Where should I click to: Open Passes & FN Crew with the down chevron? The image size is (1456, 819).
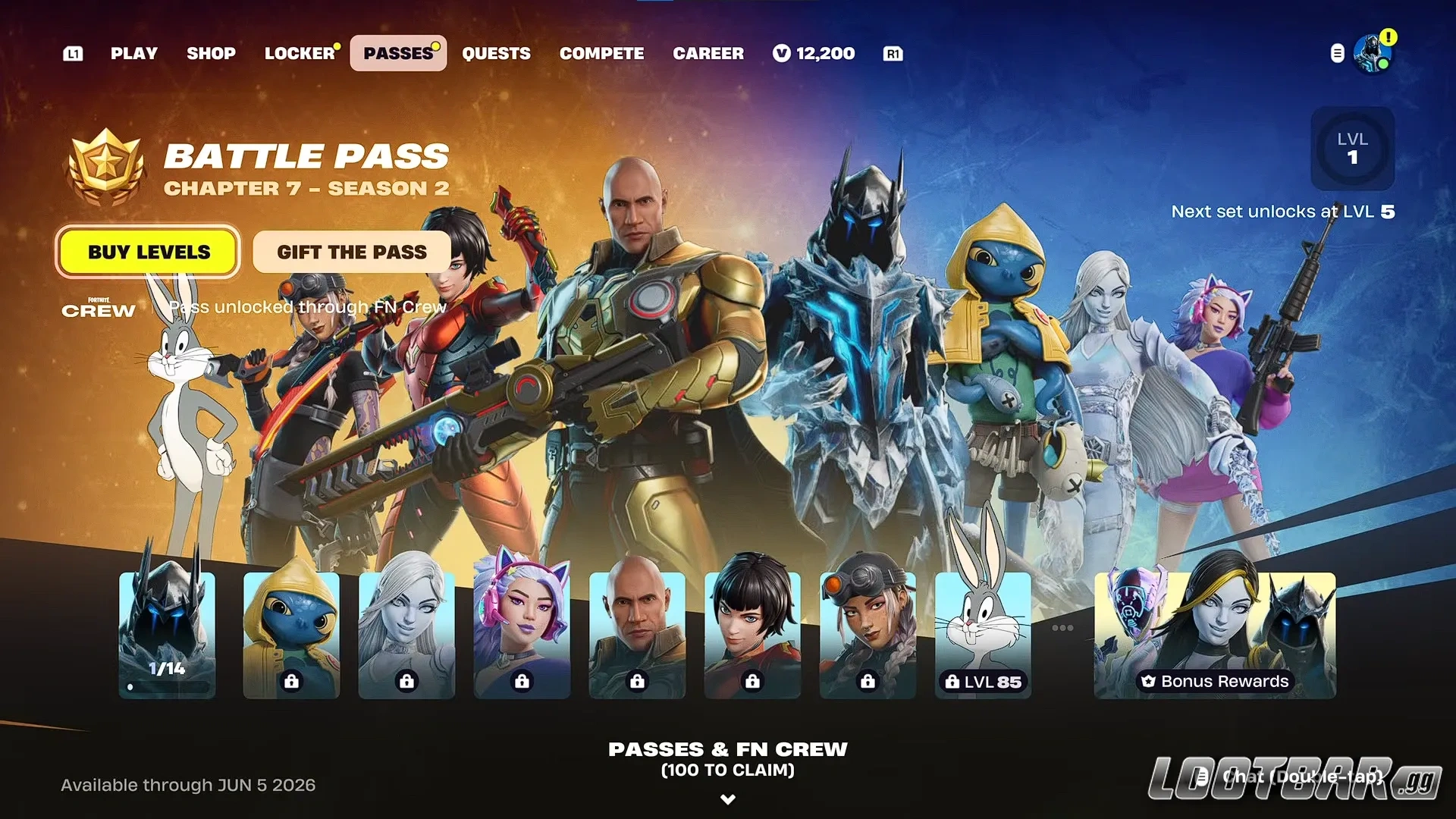tap(728, 799)
